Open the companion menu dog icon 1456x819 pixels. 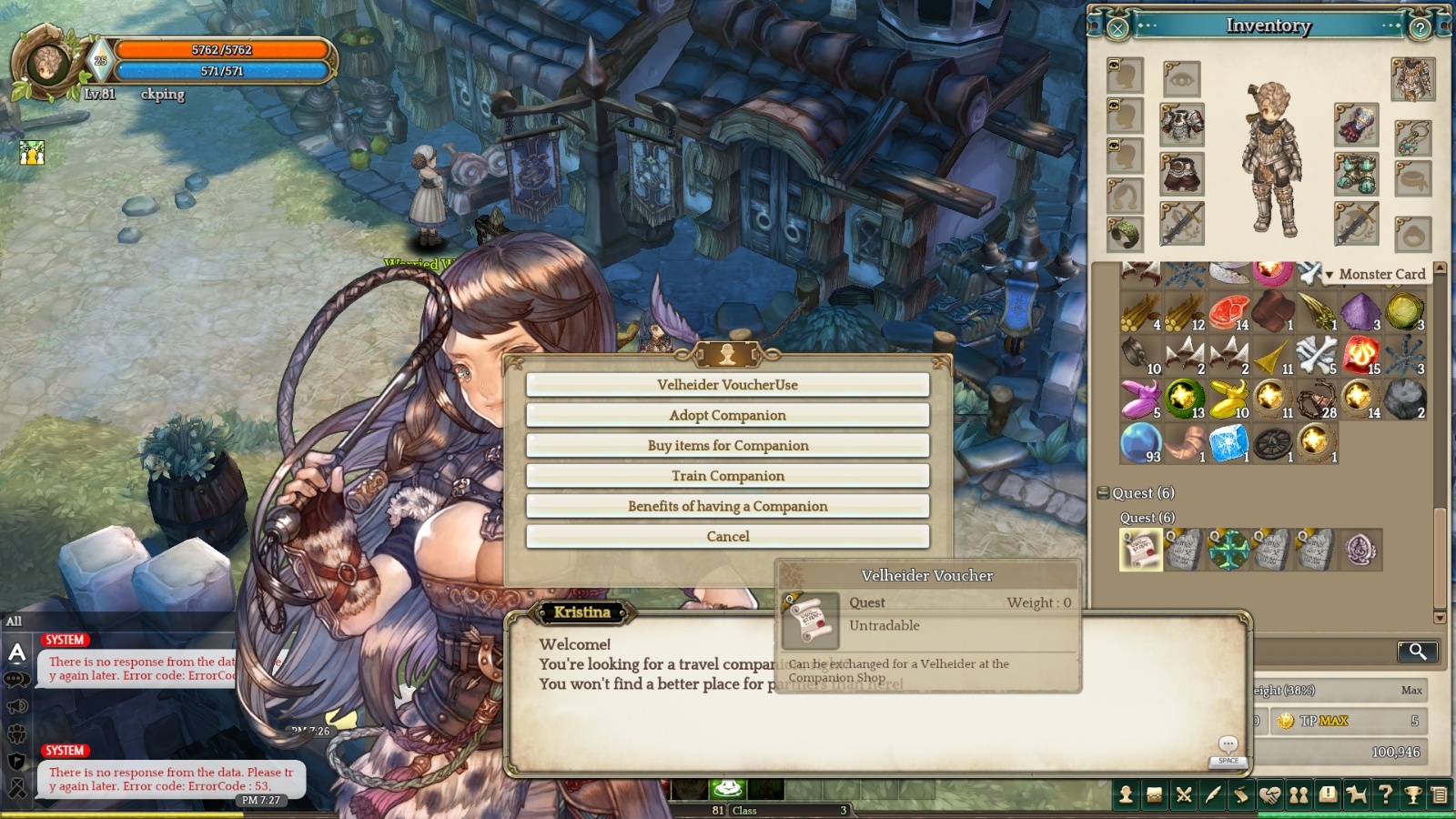click(x=1357, y=795)
